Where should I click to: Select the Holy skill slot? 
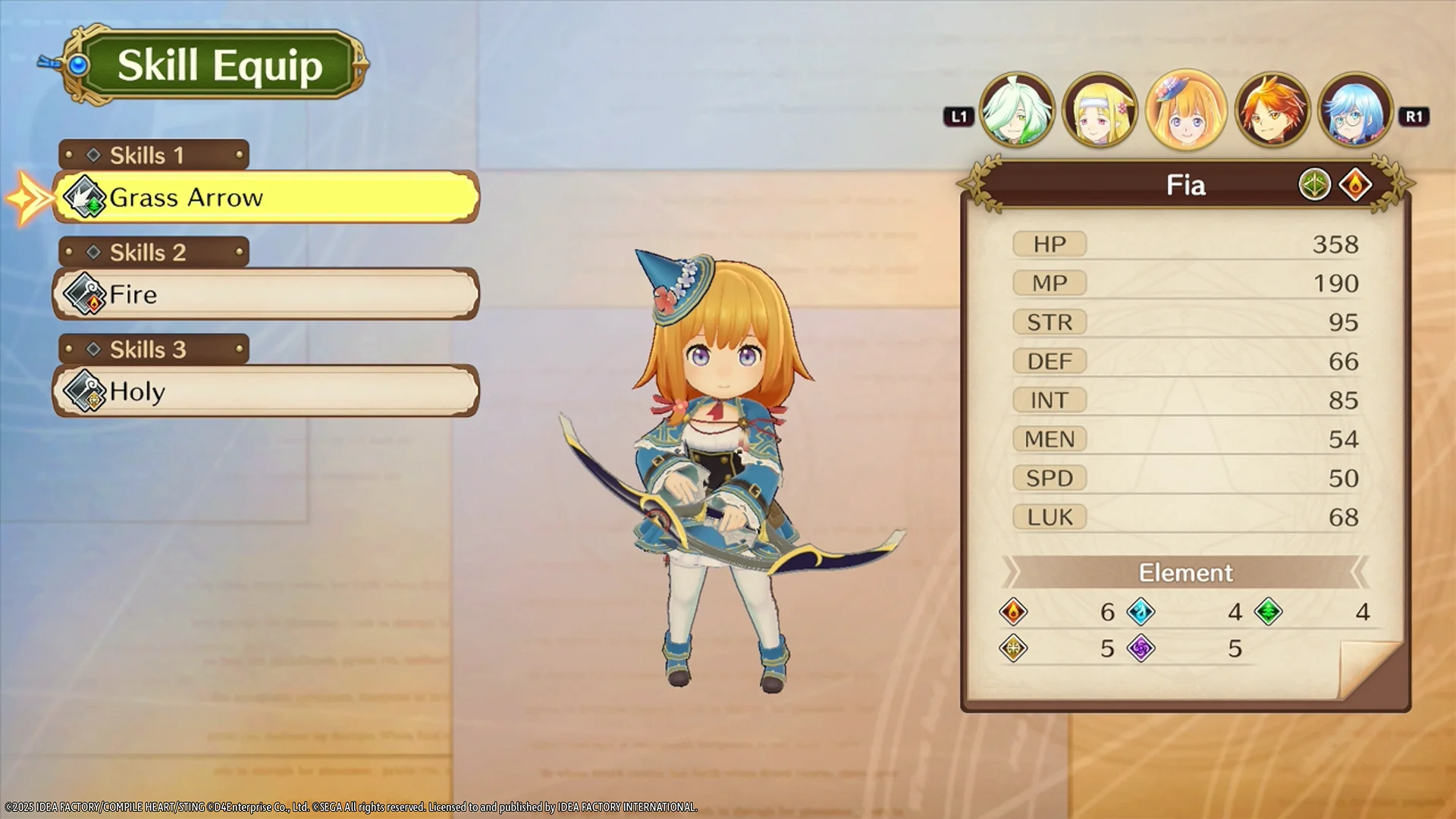click(265, 391)
